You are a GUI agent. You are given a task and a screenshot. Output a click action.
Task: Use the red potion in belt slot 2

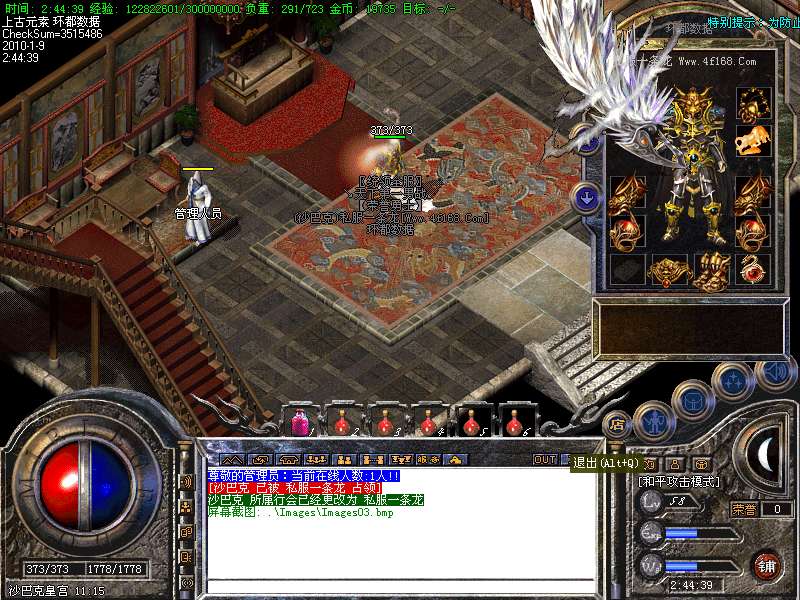coord(343,422)
